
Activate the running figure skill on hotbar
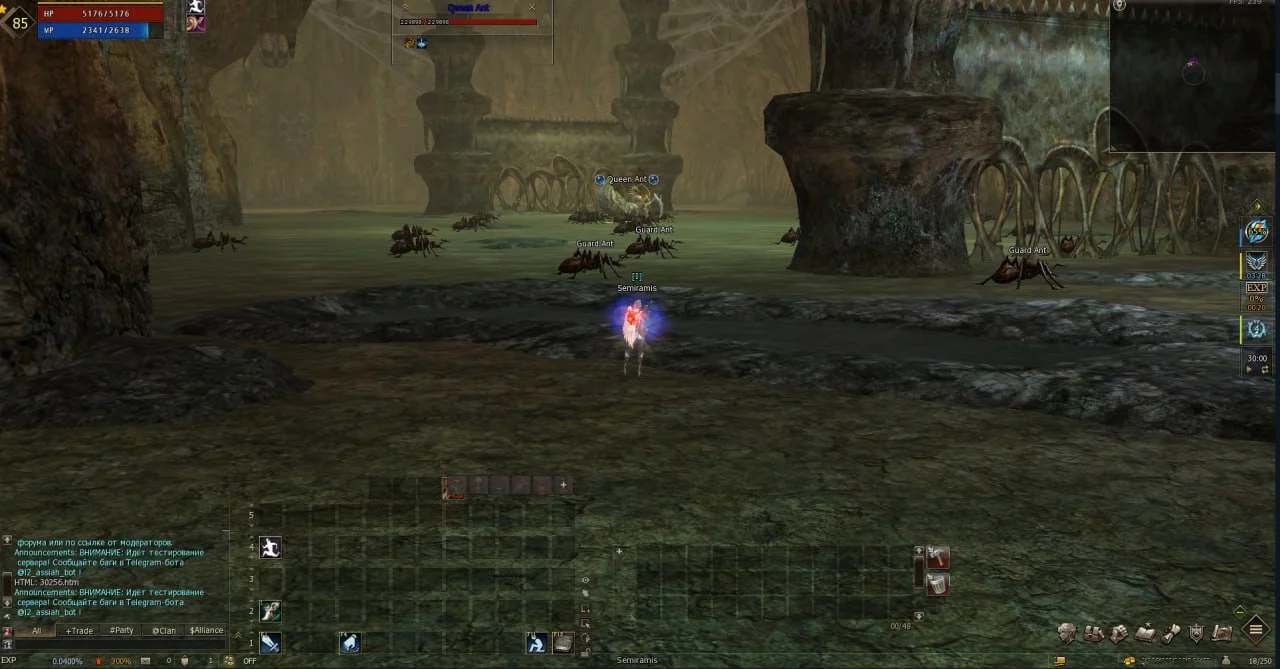coord(270,547)
